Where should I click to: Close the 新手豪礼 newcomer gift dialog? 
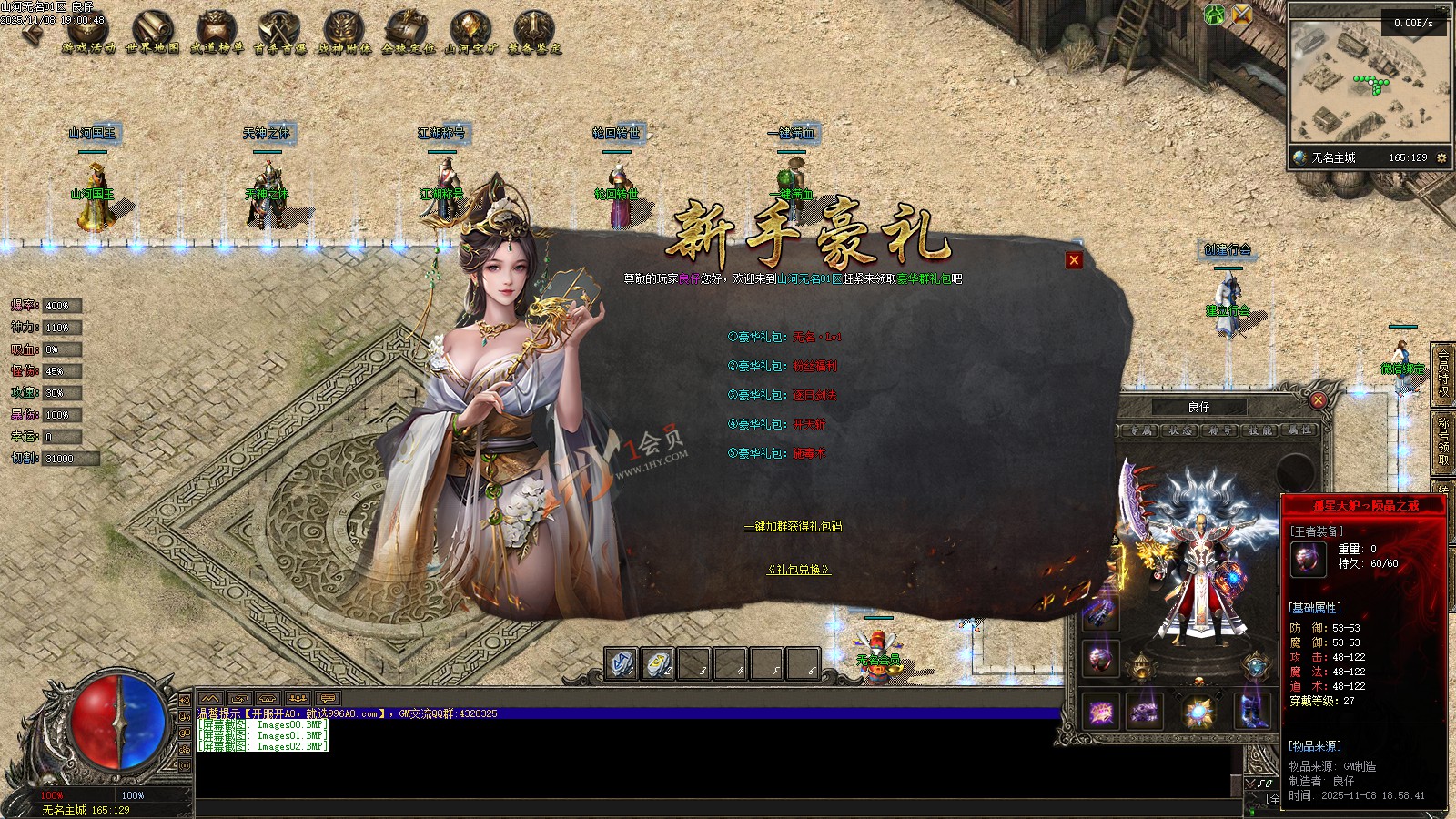click(1074, 260)
